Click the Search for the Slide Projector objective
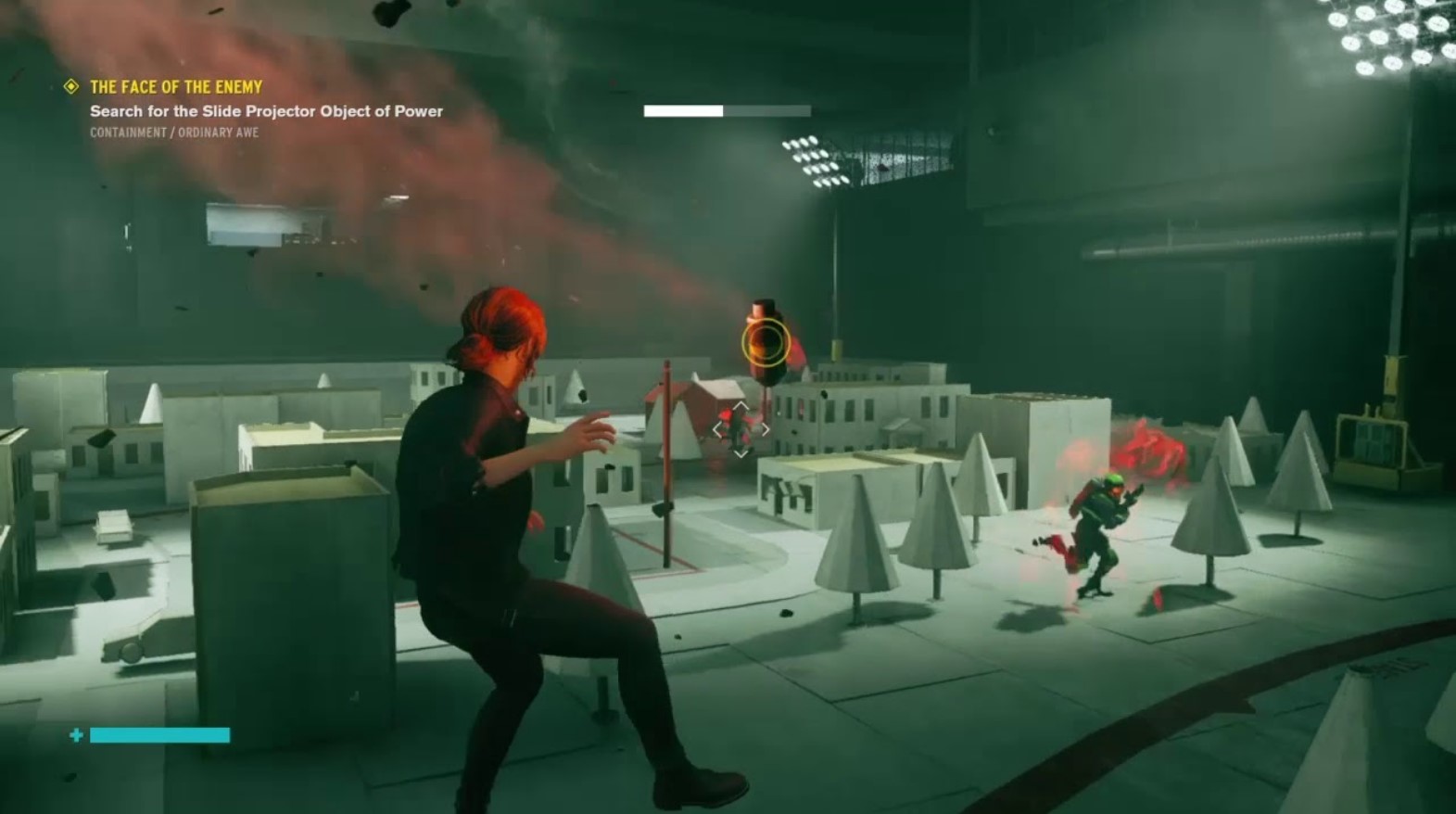Image resolution: width=1456 pixels, height=814 pixels. (265, 110)
